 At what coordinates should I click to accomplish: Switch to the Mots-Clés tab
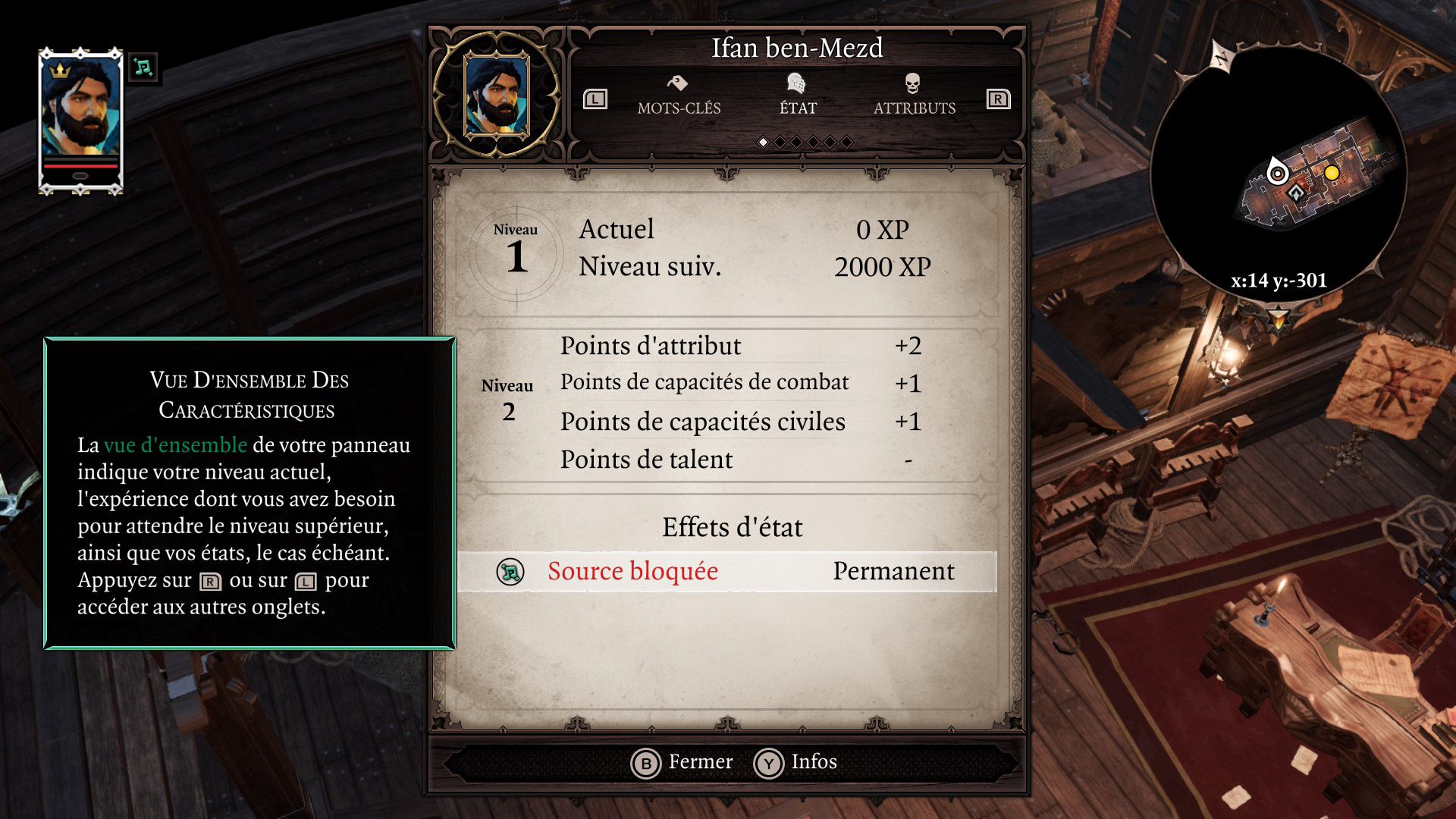click(x=679, y=96)
